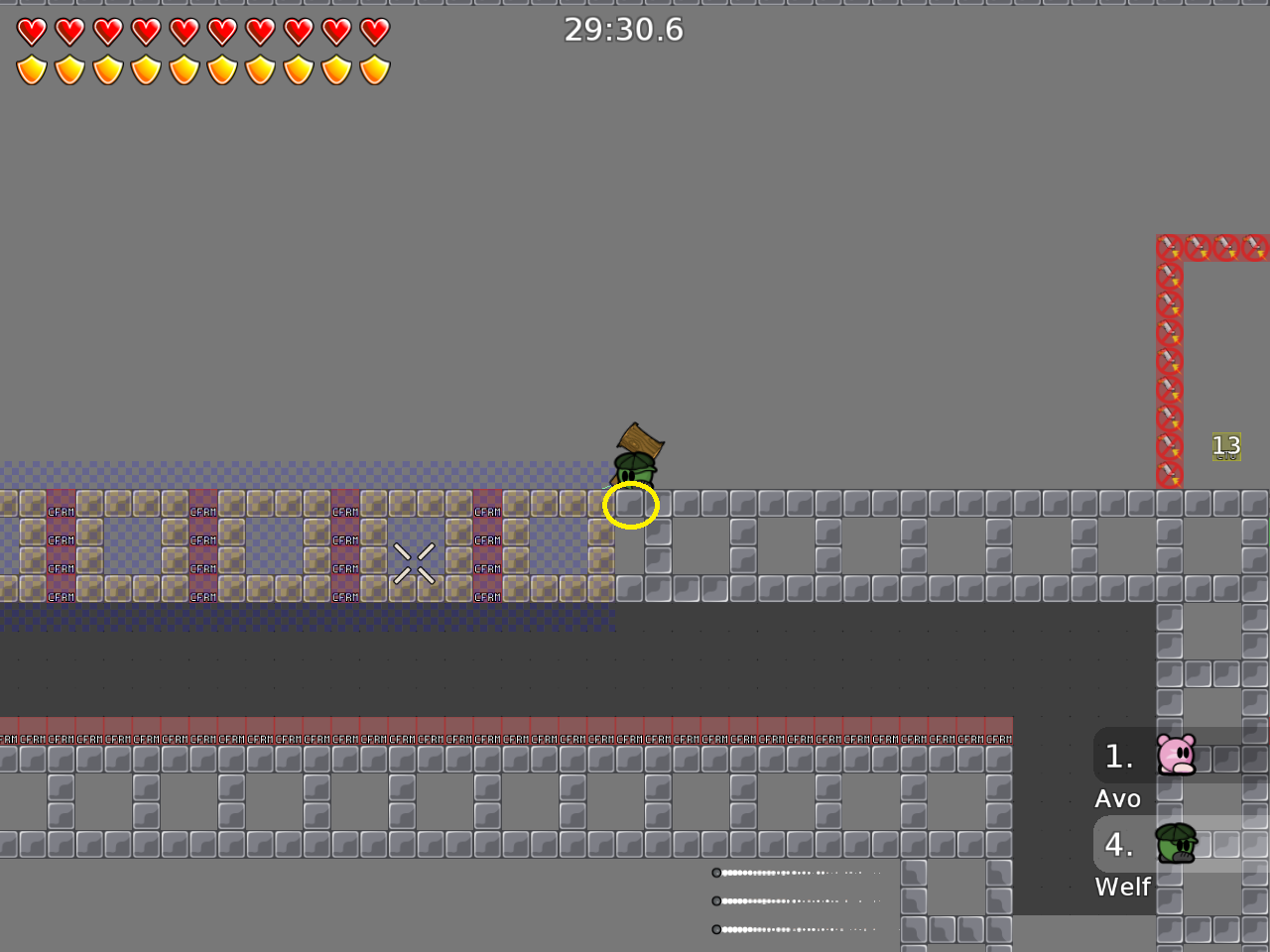Click Avo's pink tee avatar in the scoreboard
This screenshot has height=952, width=1270.
coord(1176,755)
